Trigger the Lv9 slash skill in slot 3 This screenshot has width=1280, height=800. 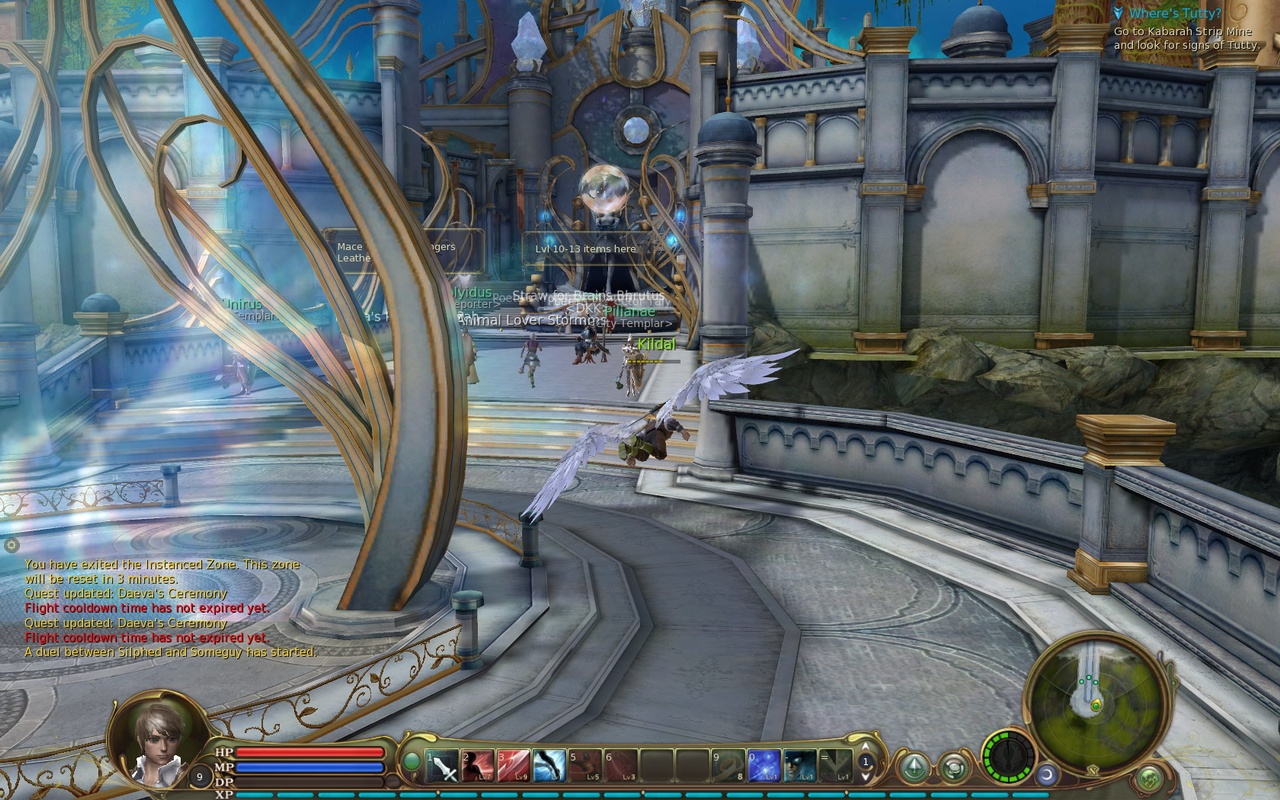[515, 765]
